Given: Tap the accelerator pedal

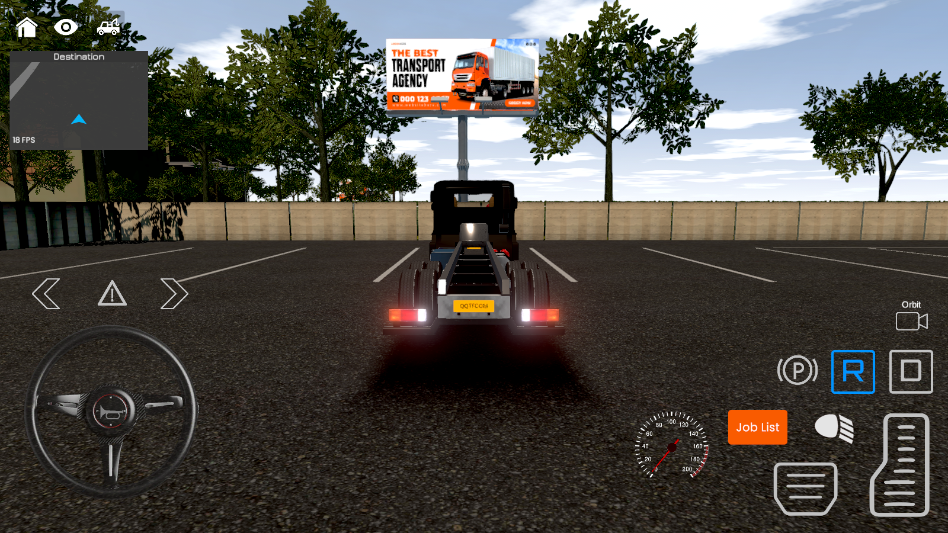Looking at the screenshot, I should point(900,465).
